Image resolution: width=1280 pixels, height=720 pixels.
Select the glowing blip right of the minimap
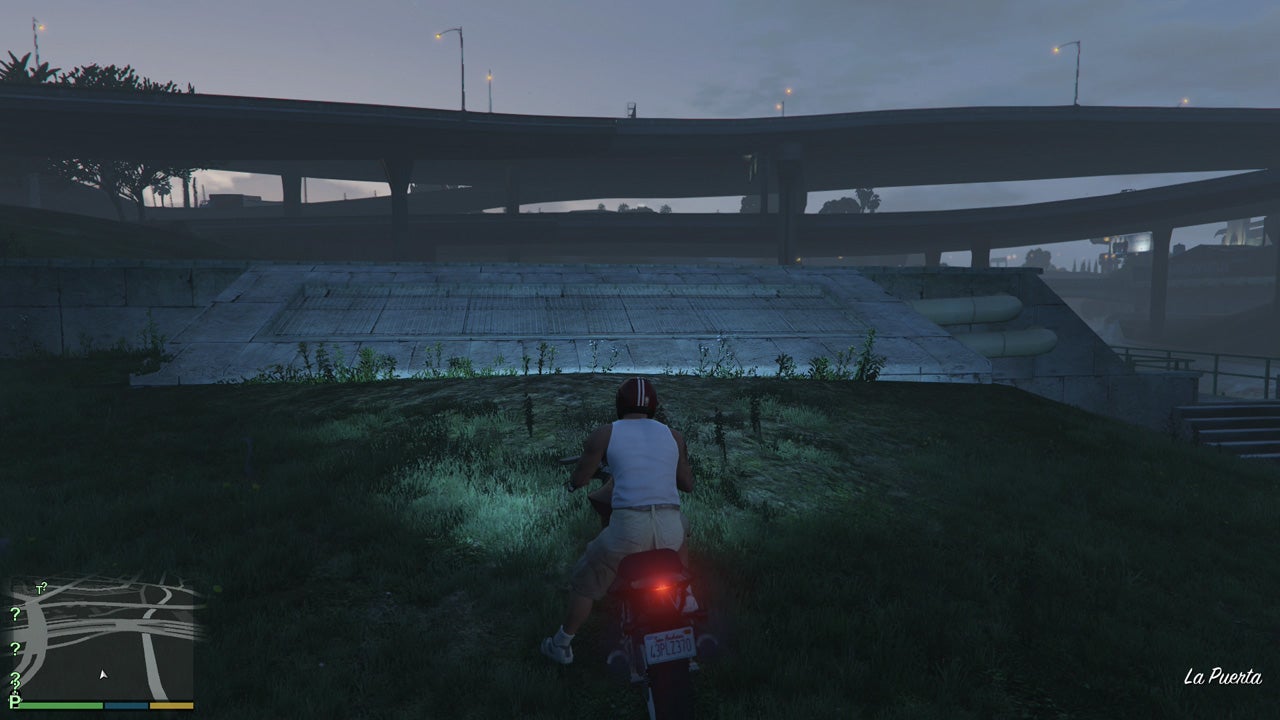216,588
